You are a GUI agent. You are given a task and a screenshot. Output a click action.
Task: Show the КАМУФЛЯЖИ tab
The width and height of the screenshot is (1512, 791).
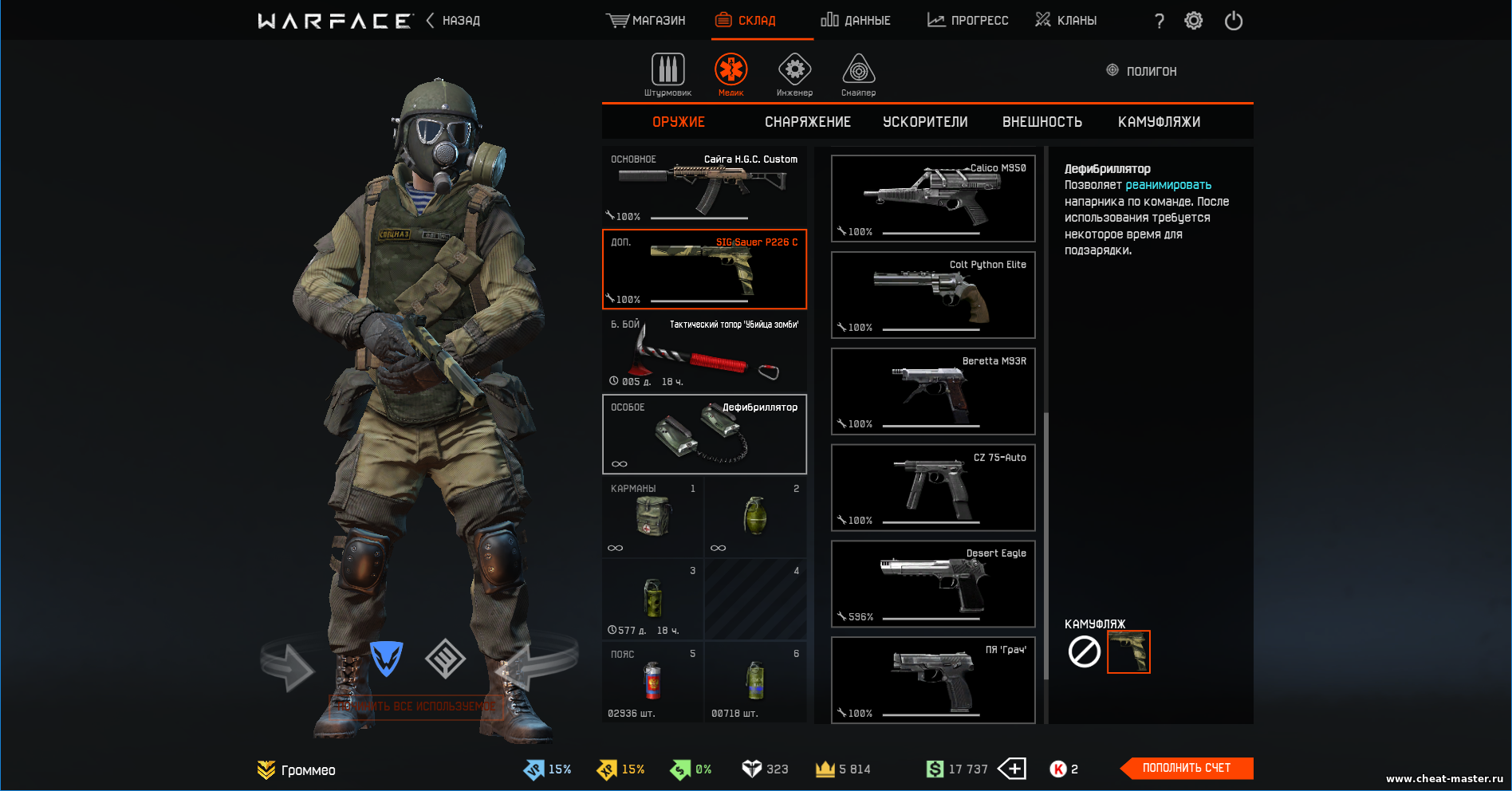pos(1159,122)
